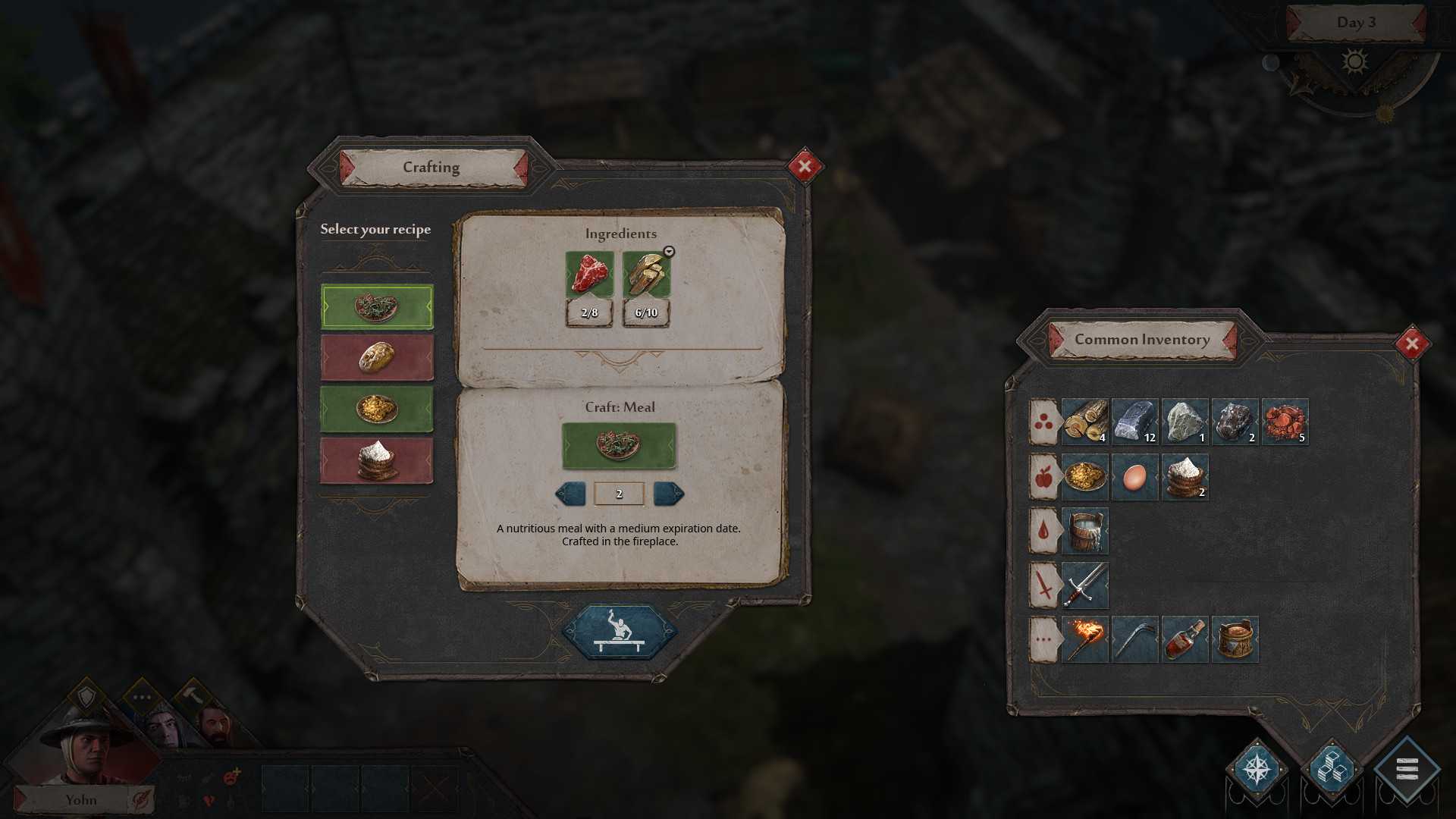Image resolution: width=1456 pixels, height=819 pixels.
Task: Select the flour sack recipe
Action: [x=377, y=460]
